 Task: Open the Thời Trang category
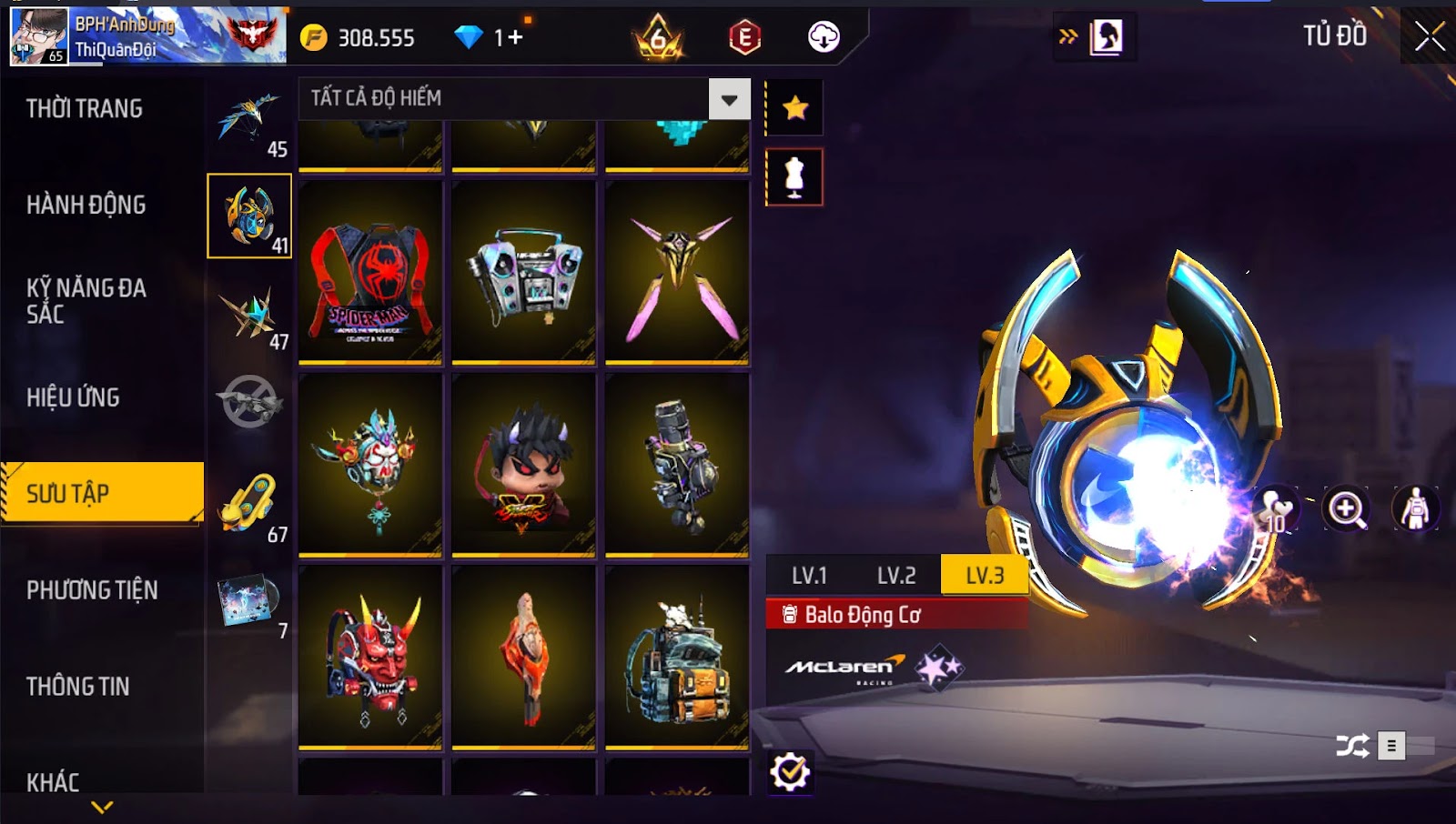85,109
